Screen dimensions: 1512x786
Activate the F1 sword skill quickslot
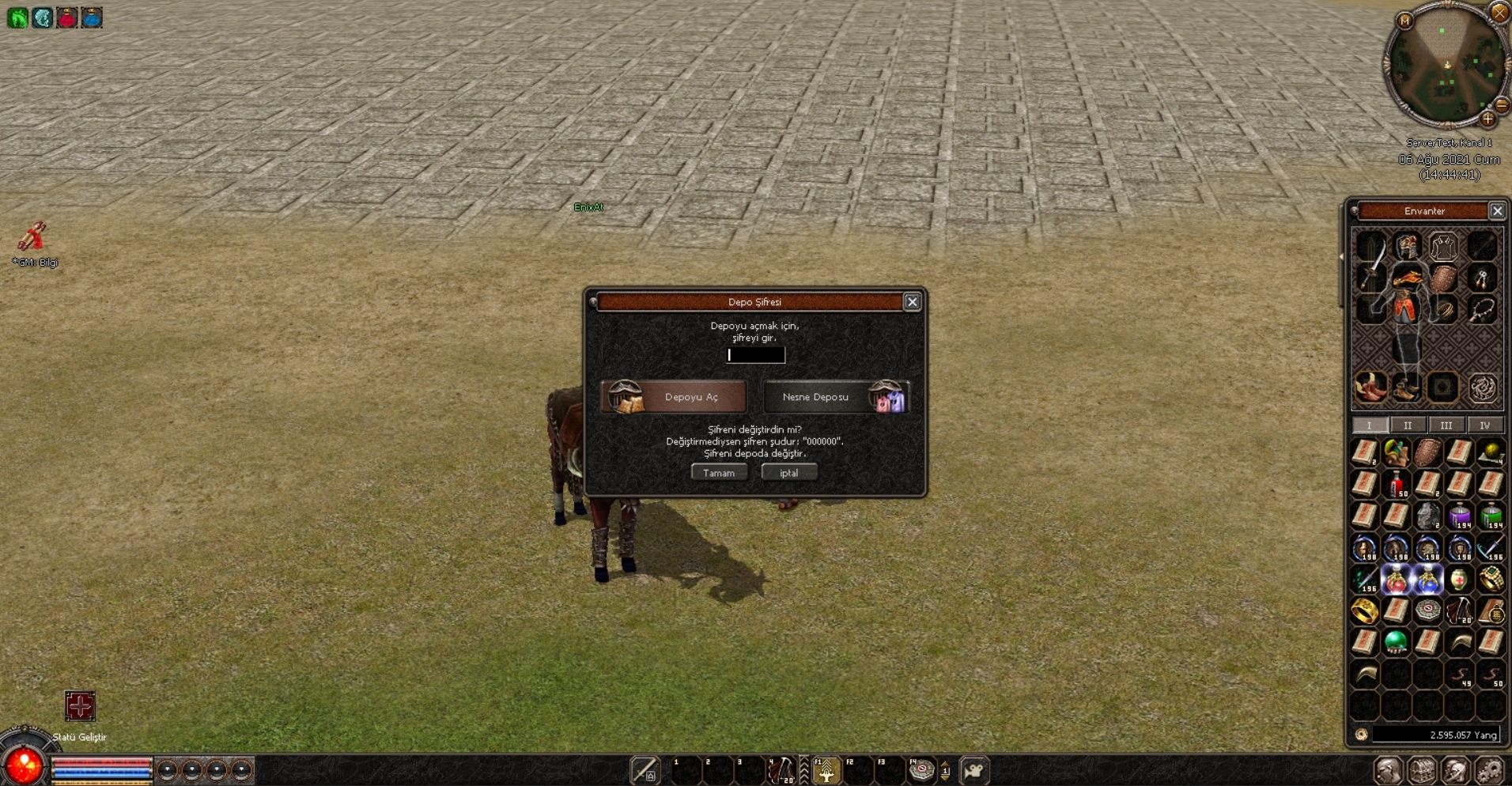point(826,771)
